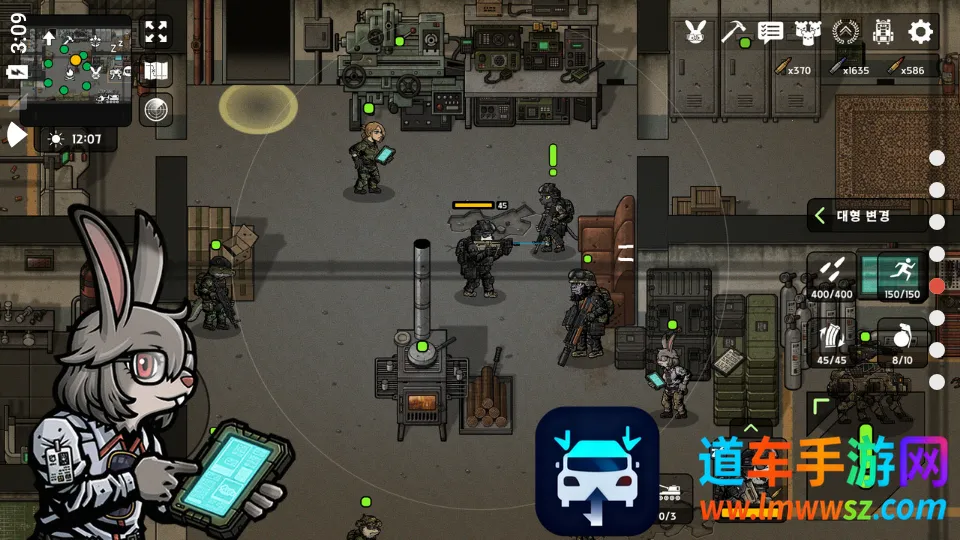Throw a grenade with the 8/10 button
Image resolution: width=960 pixels, height=540 pixels.
[902, 342]
